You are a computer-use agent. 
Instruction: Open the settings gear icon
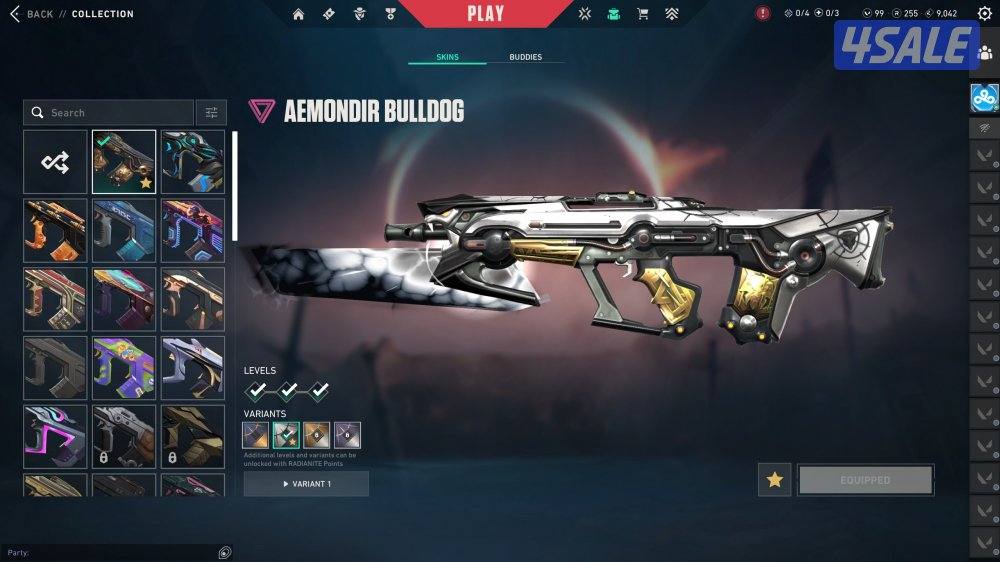point(984,14)
